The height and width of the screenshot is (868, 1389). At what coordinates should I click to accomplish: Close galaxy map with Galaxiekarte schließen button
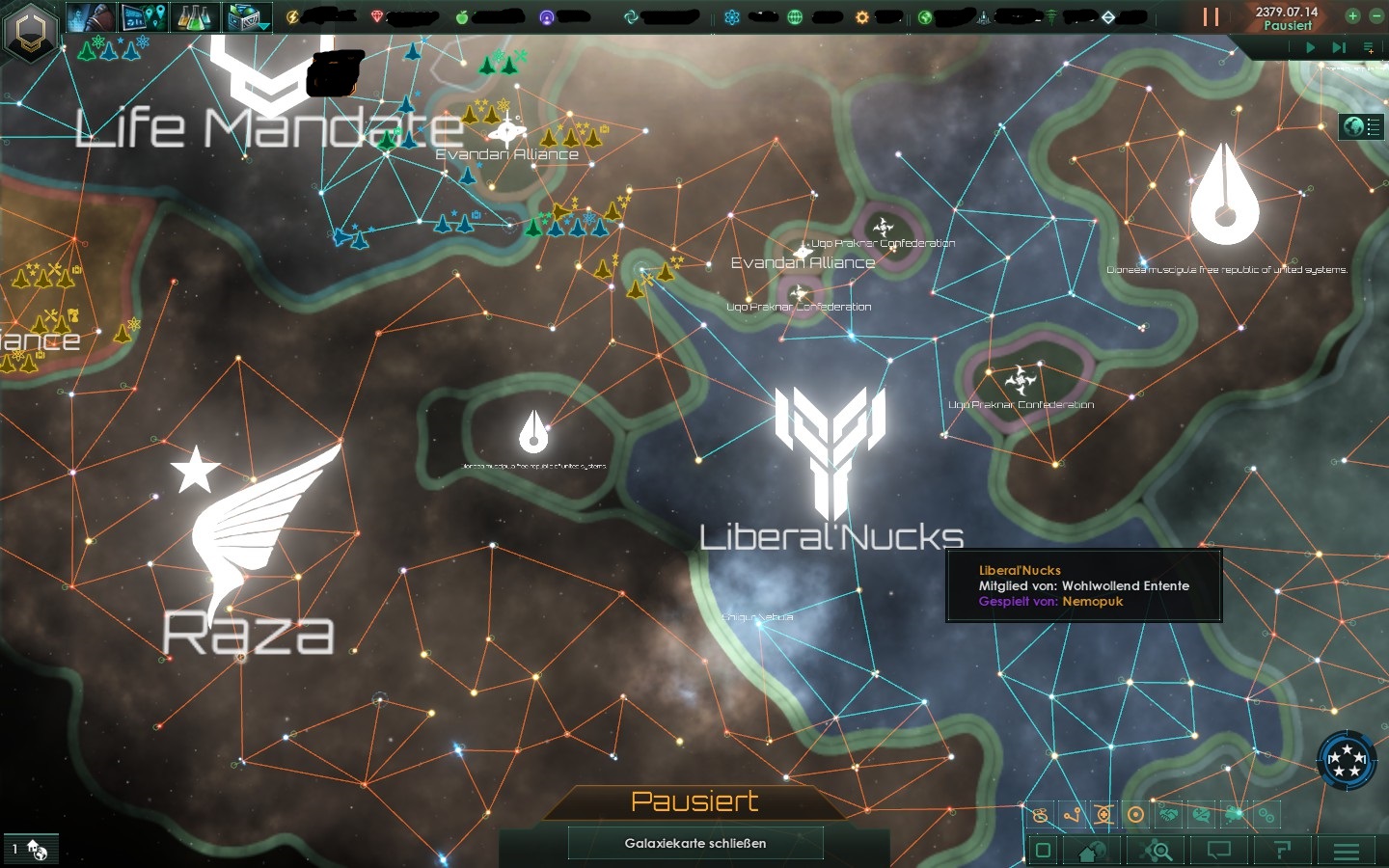coord(694,843)
